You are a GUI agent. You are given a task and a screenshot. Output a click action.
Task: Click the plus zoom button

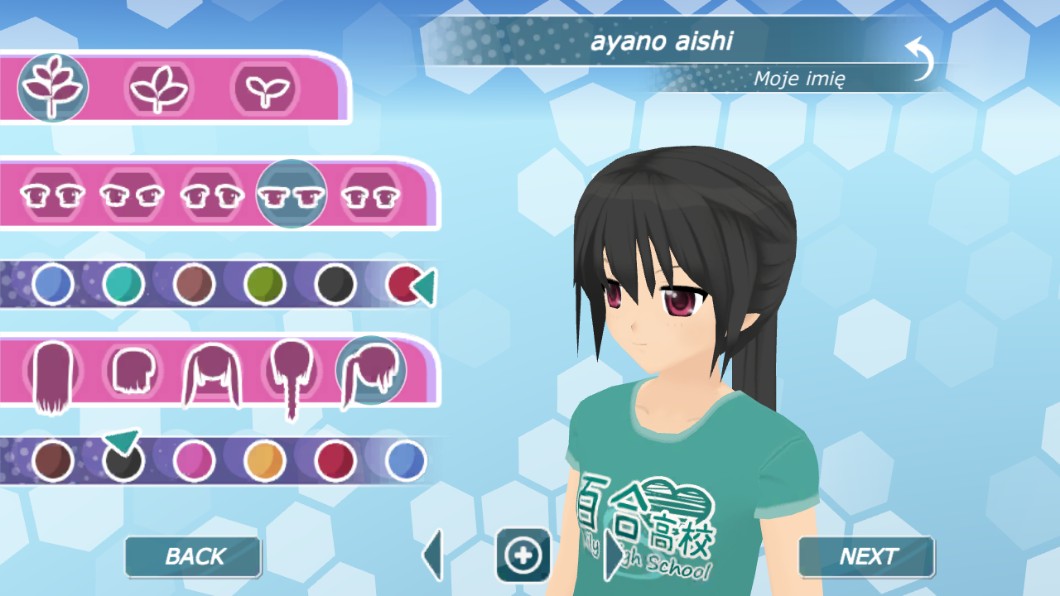(523, 555)
